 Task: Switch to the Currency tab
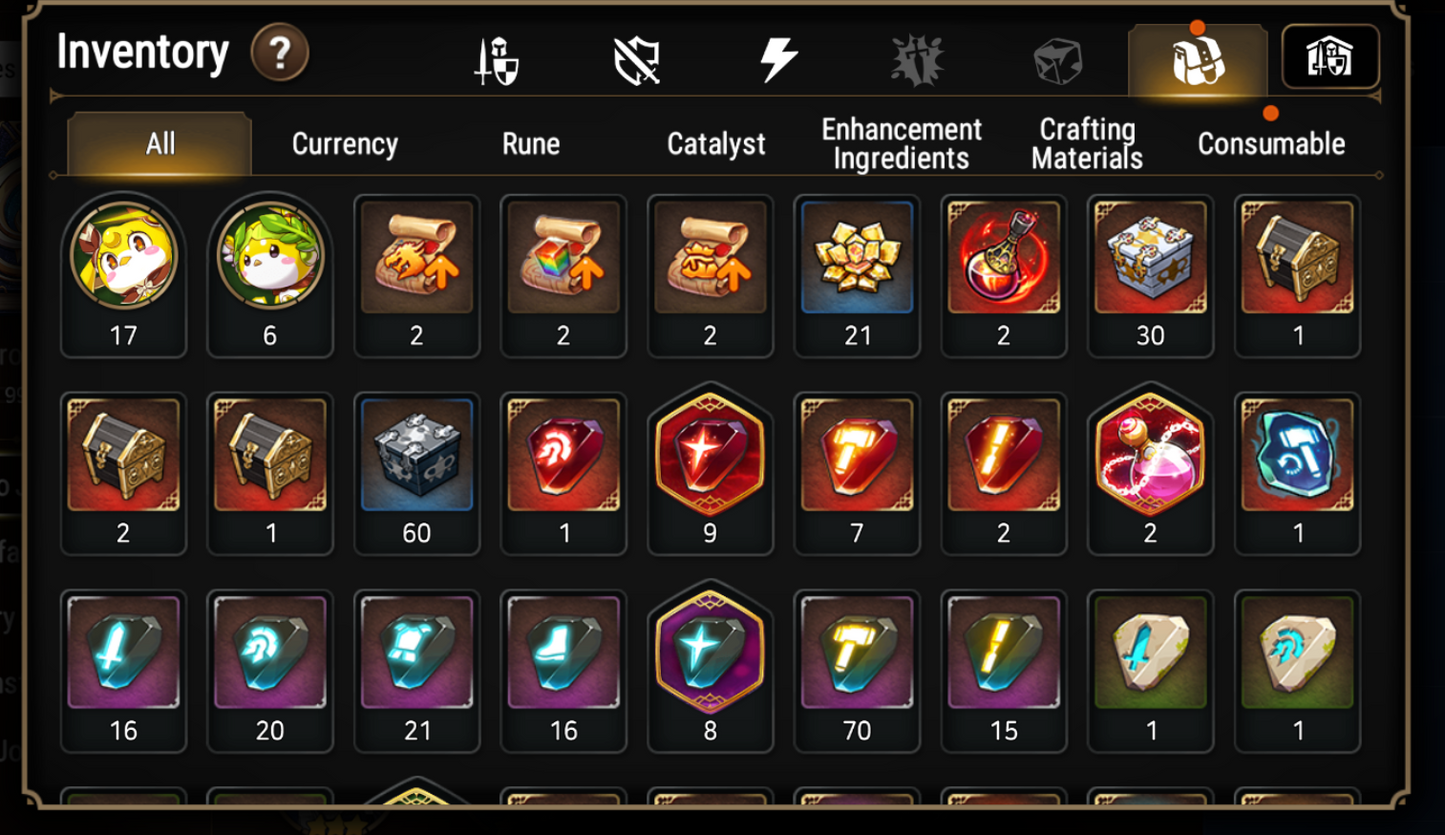(344, 143)
